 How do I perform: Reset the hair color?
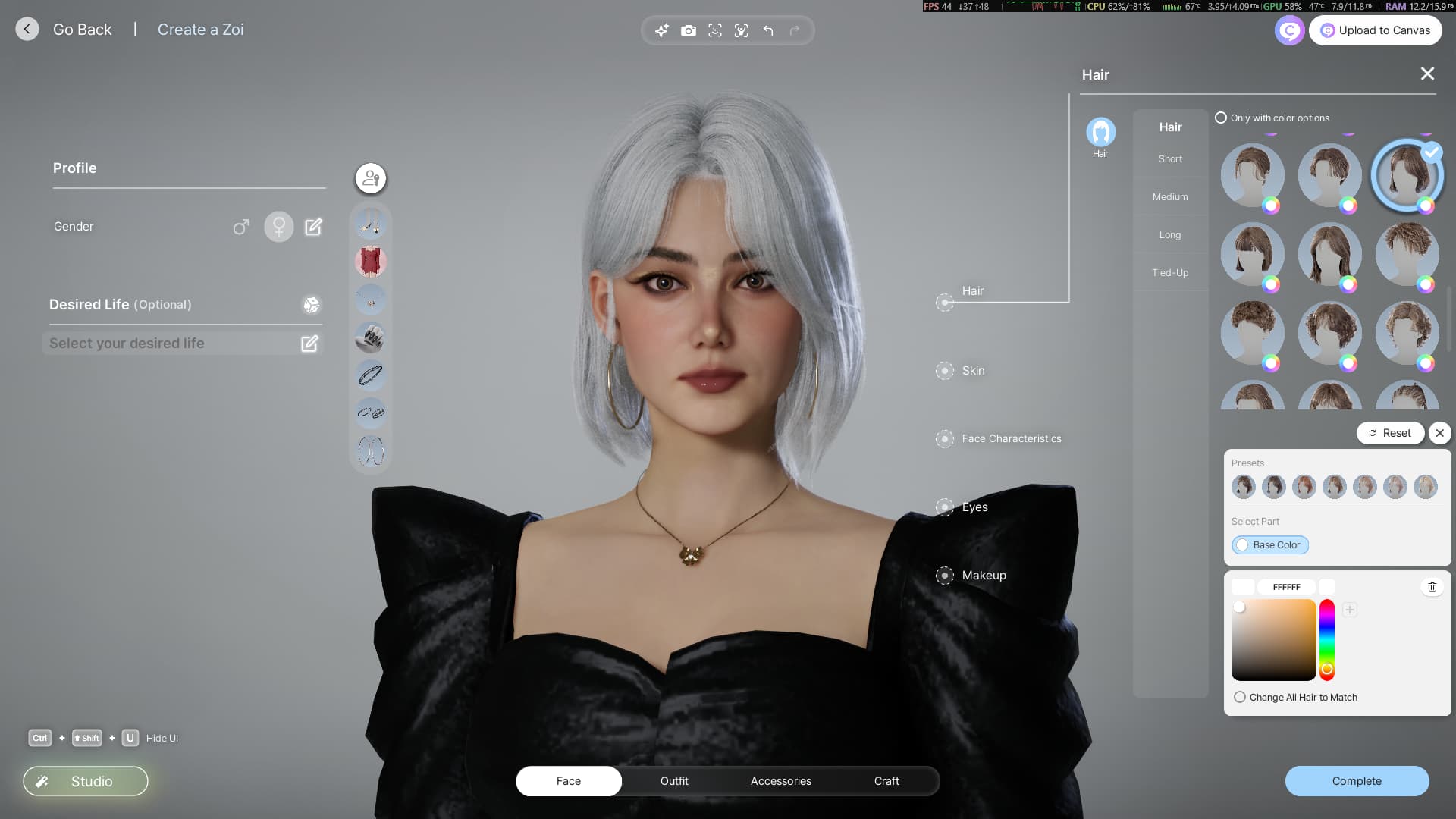[x=1390, y=433]
